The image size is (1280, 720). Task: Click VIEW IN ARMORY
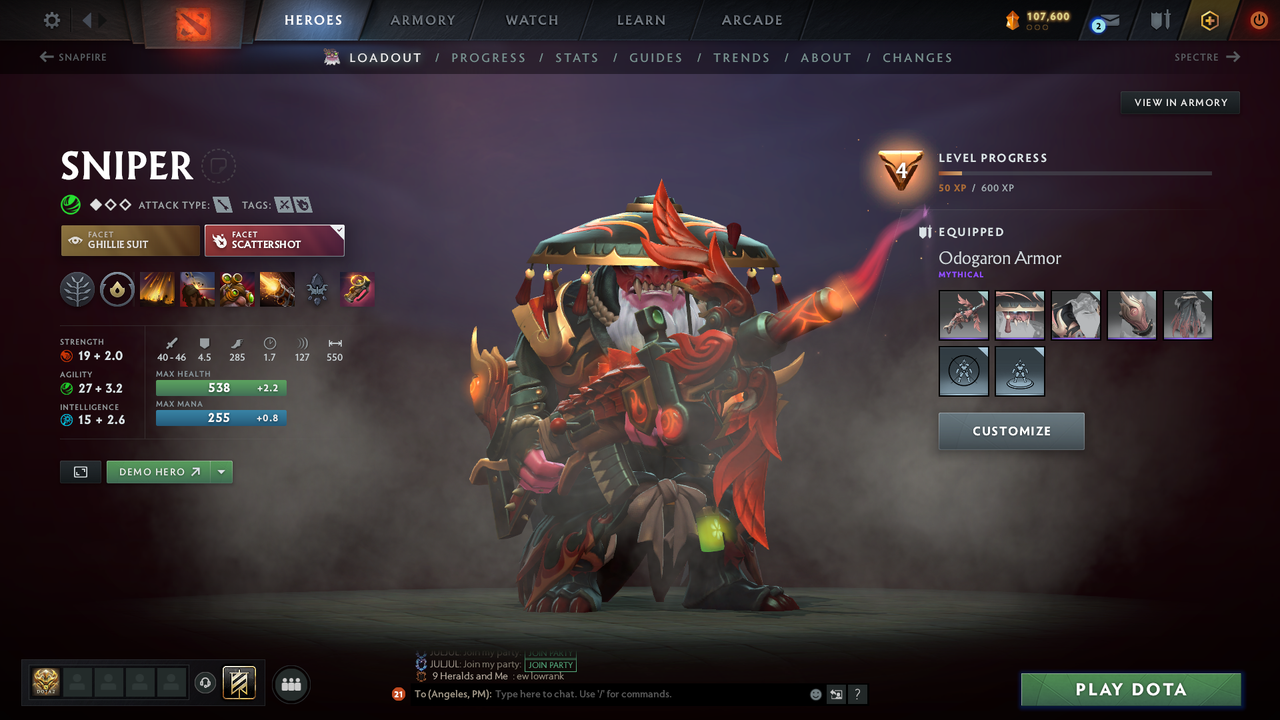(x=1179, y=102)
